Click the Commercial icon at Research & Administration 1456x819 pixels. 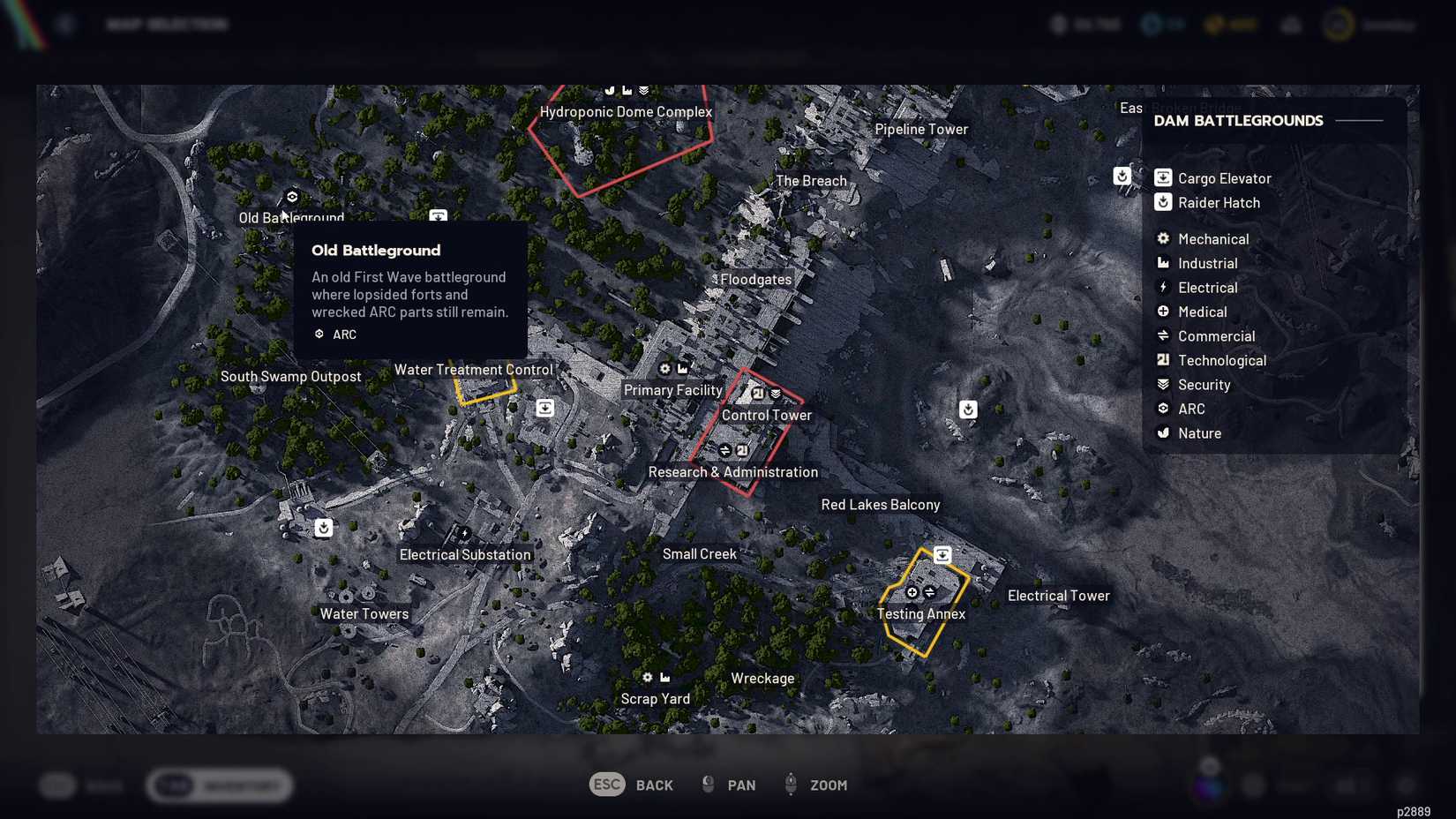724,449
